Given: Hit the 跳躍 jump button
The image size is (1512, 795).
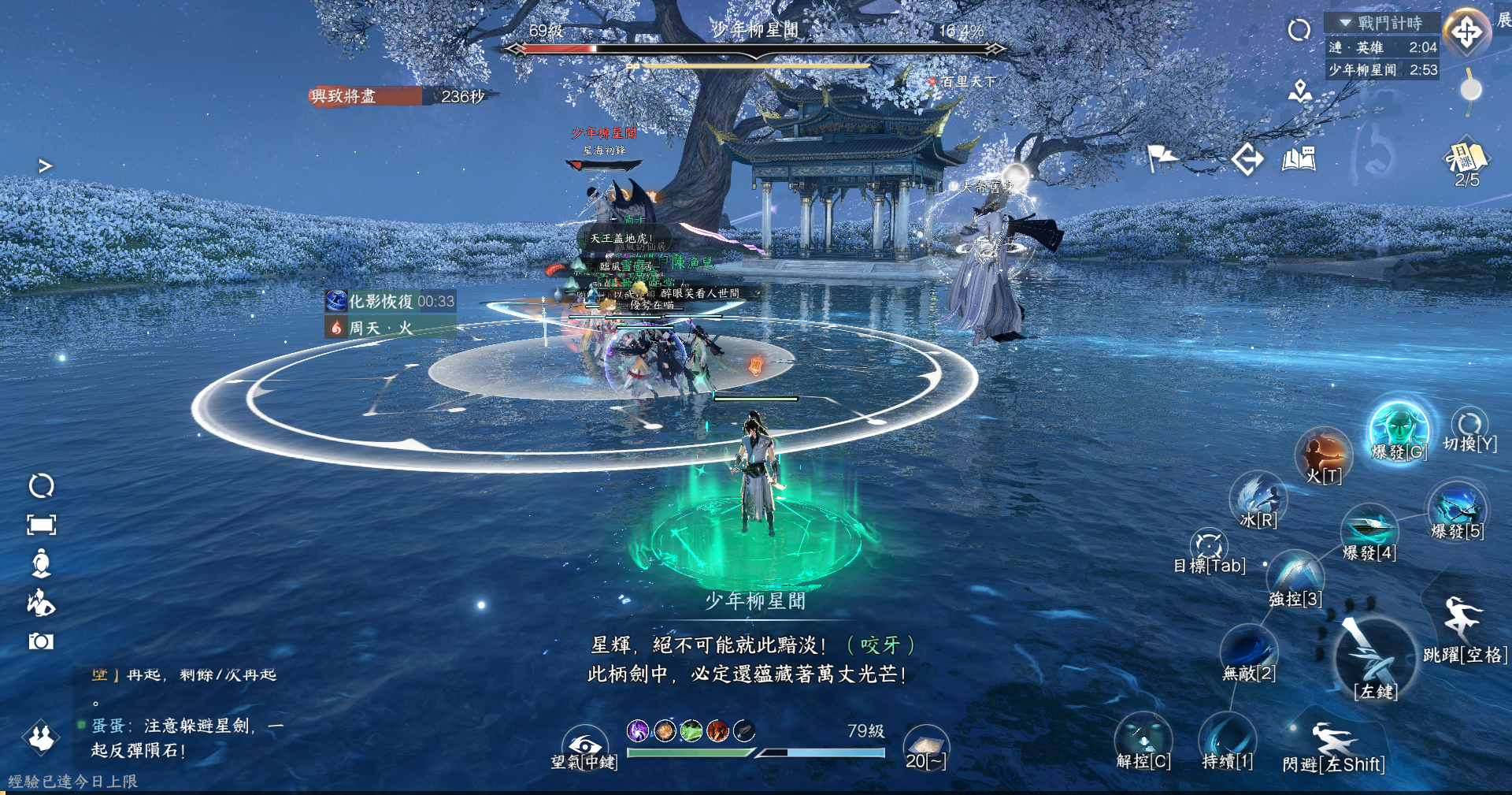Looking at the screenshot, I should 1462,619.
